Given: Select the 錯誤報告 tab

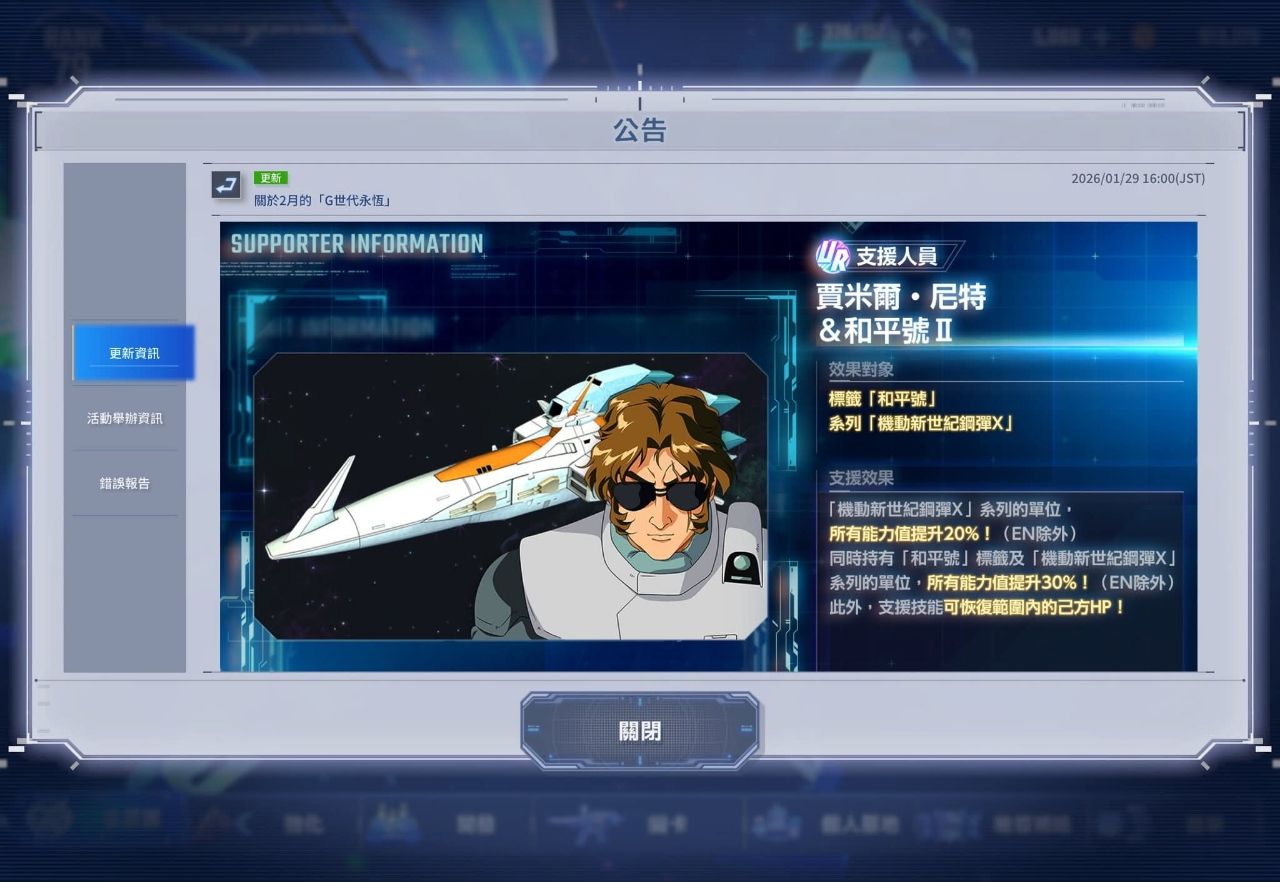Looking at the screenshot, I should tap(125, 483).
